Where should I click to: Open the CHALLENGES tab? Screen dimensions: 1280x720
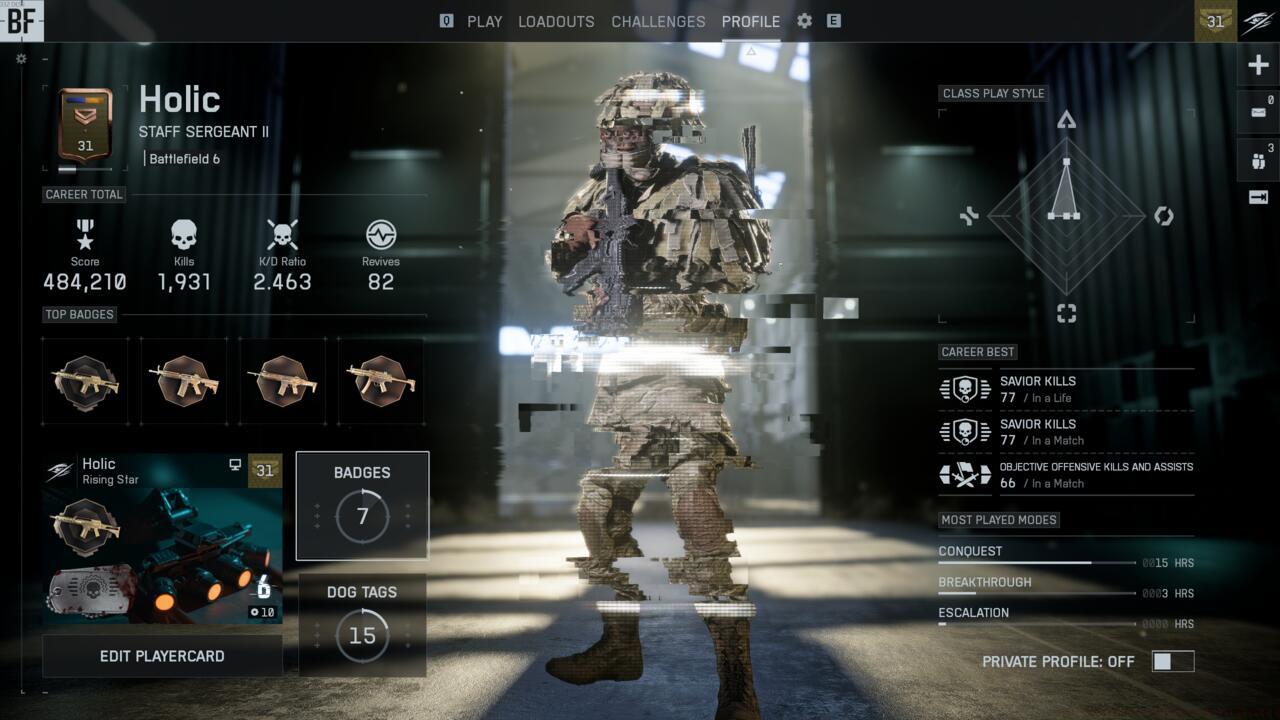658,21
